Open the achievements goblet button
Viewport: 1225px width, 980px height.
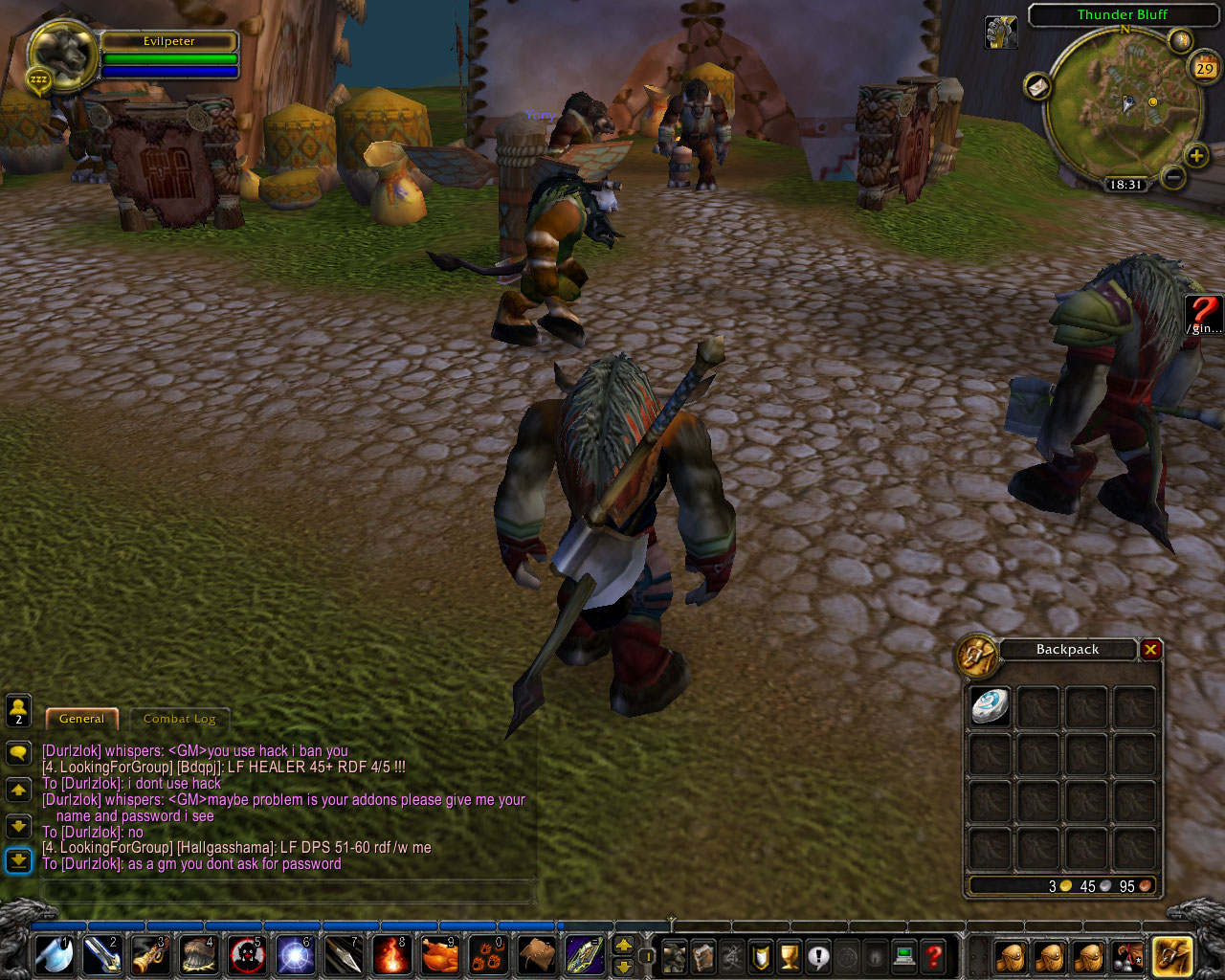click(x=790, y=956)
